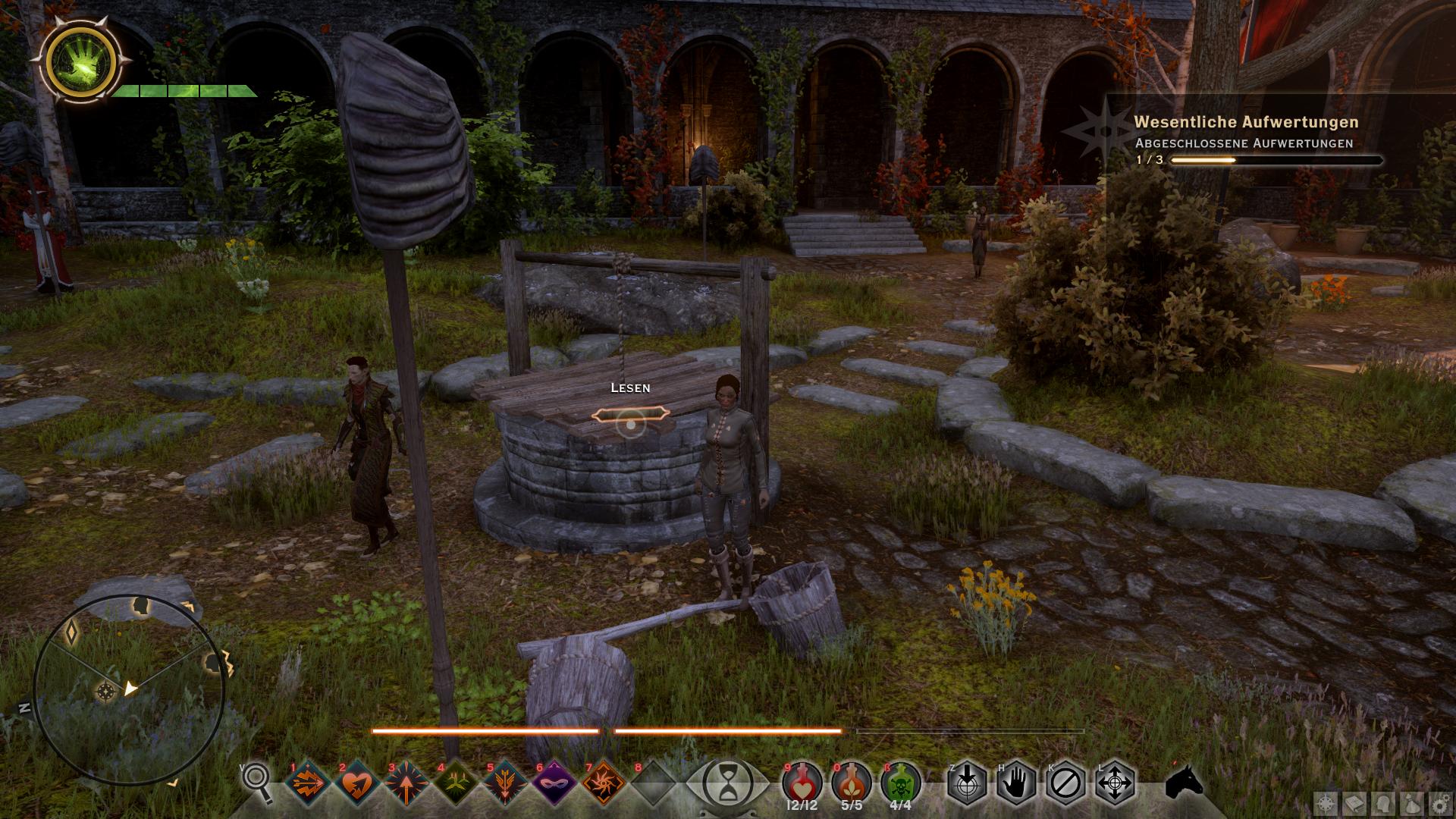Drink the red health potion
This screenshot has width=1456, height=819.
tap(802, 781)
